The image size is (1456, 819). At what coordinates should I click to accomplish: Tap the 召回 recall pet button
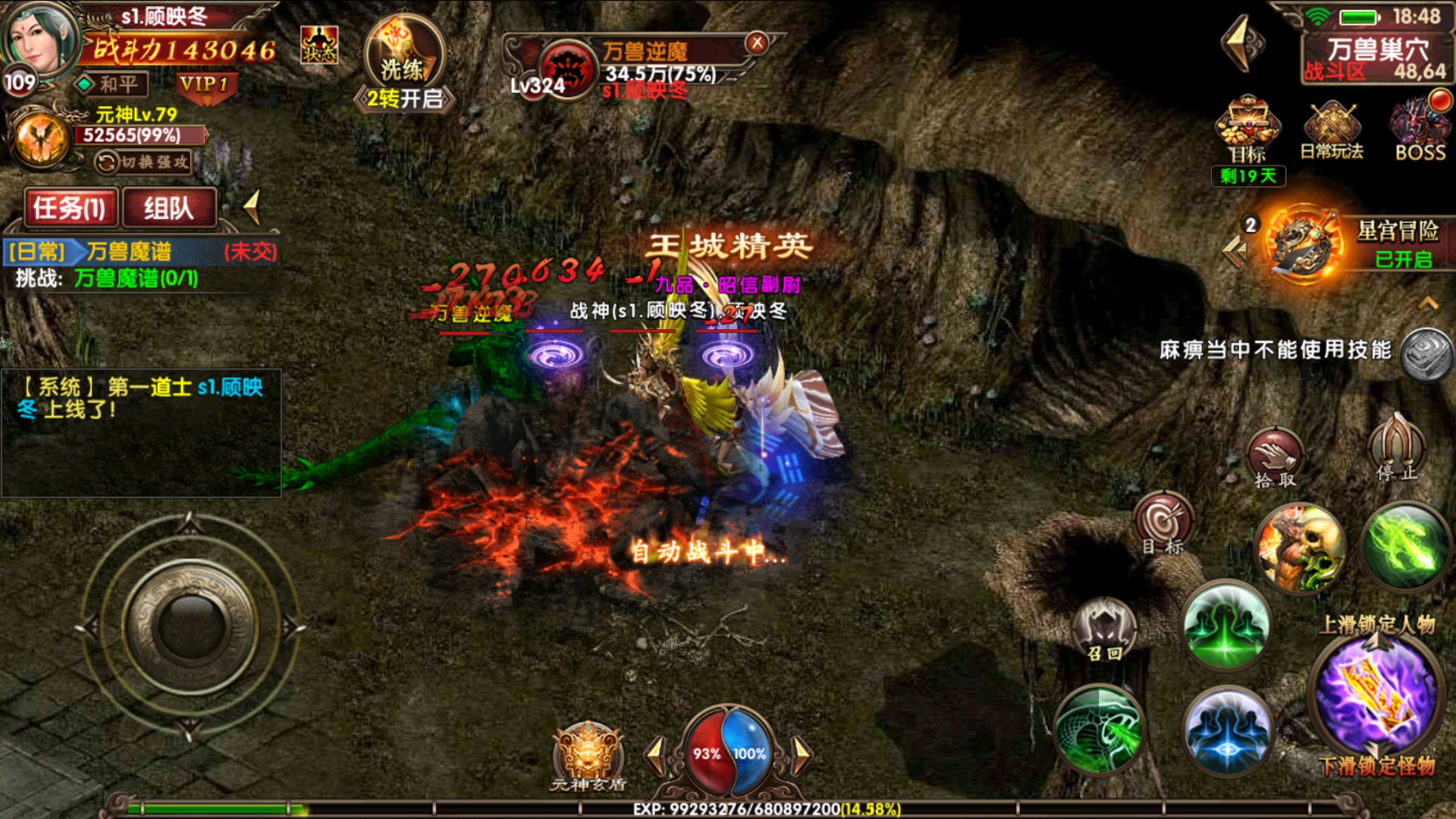[1104, 631]
